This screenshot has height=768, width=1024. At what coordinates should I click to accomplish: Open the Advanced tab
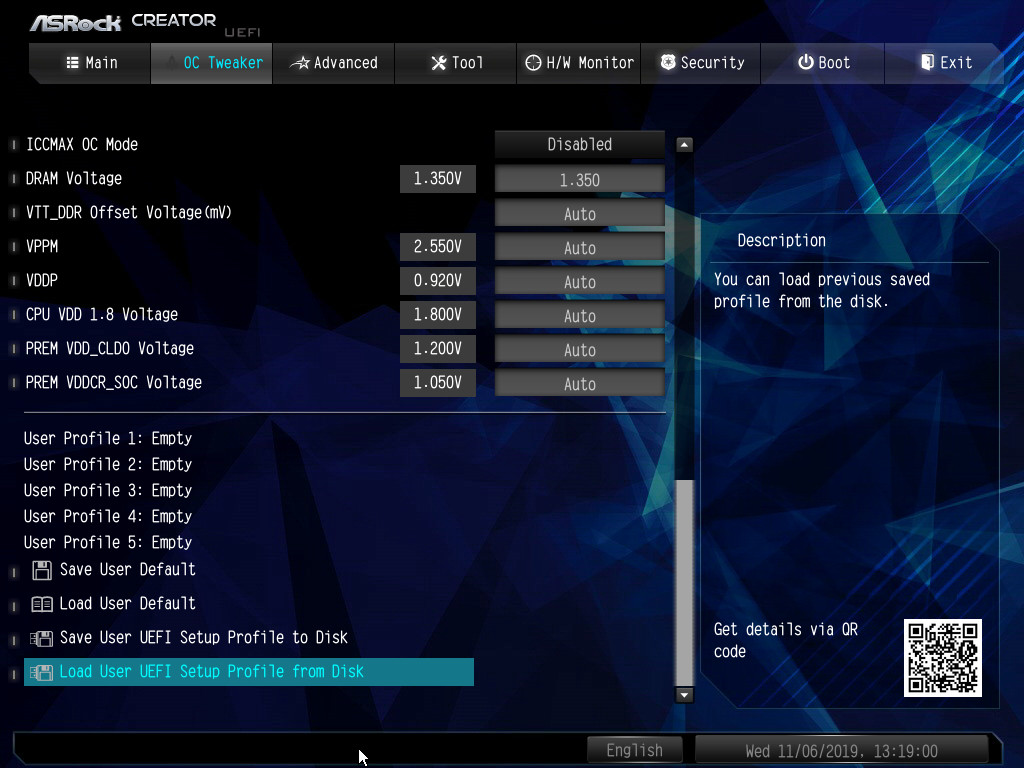click(x=334, y=63)
